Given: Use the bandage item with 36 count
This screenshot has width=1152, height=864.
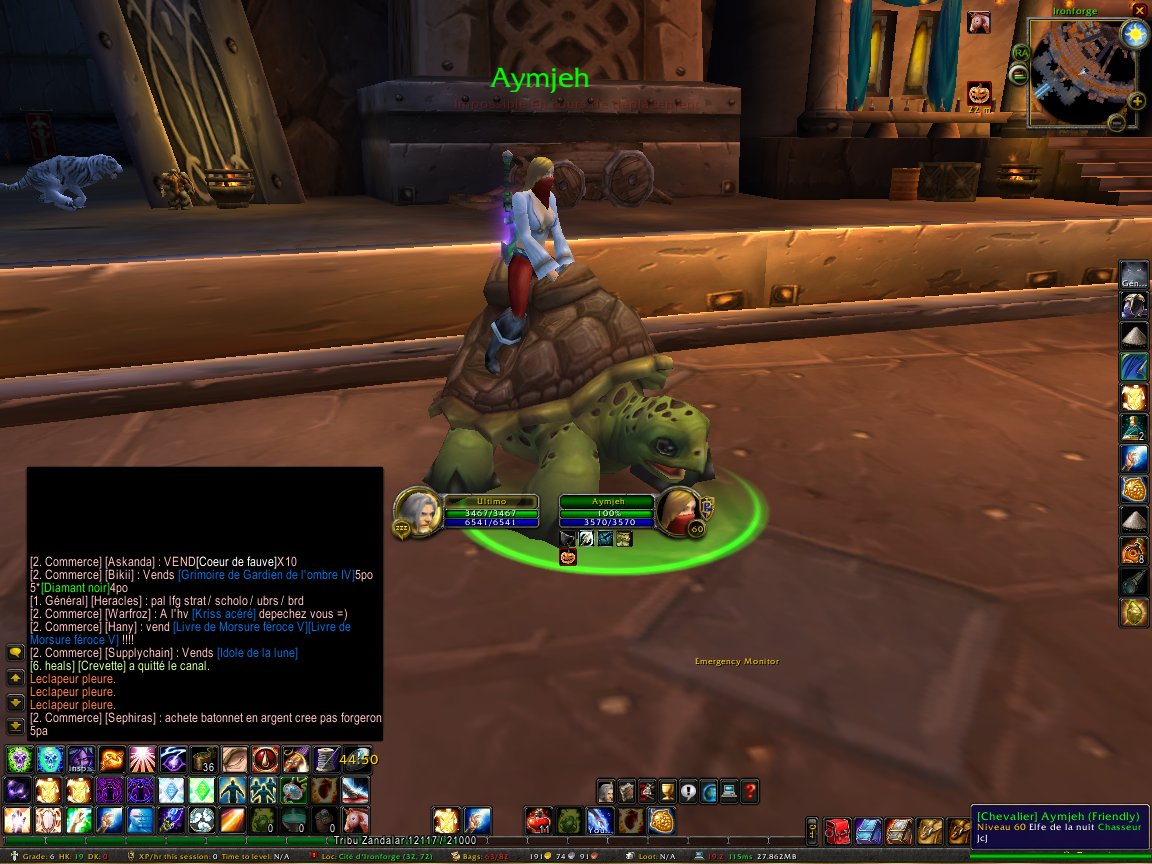Looking at the screenshot, I should coord(205,759).
